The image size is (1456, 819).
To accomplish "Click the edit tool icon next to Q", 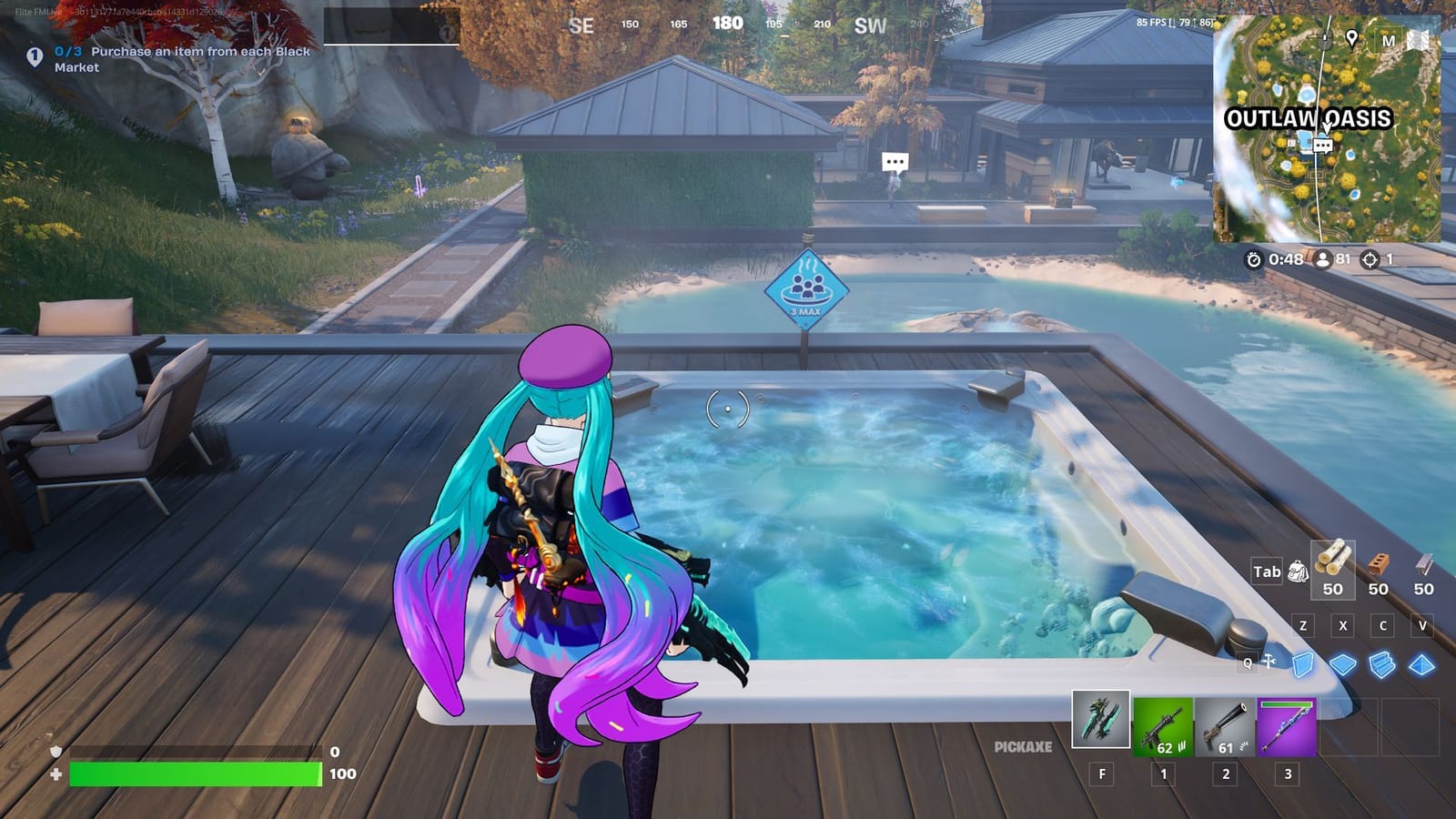I will pos(1269,662).
